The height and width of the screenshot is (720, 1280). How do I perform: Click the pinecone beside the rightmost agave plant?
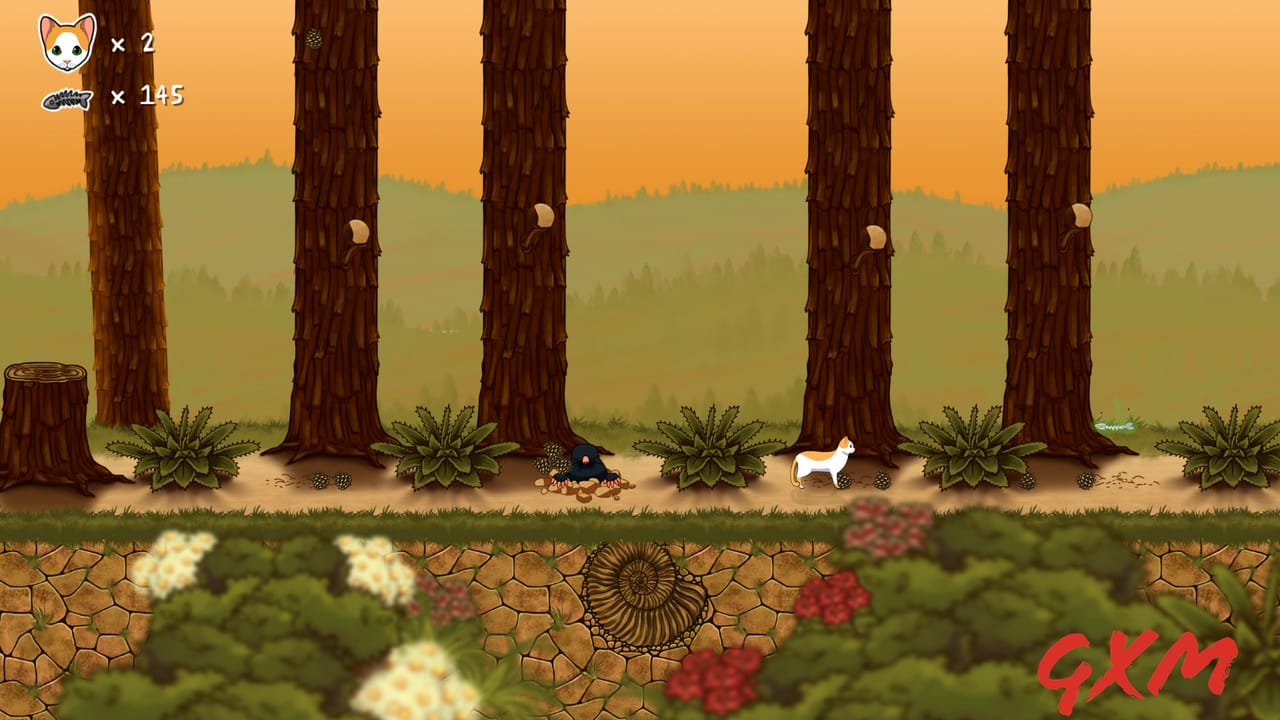point(1085,480)
